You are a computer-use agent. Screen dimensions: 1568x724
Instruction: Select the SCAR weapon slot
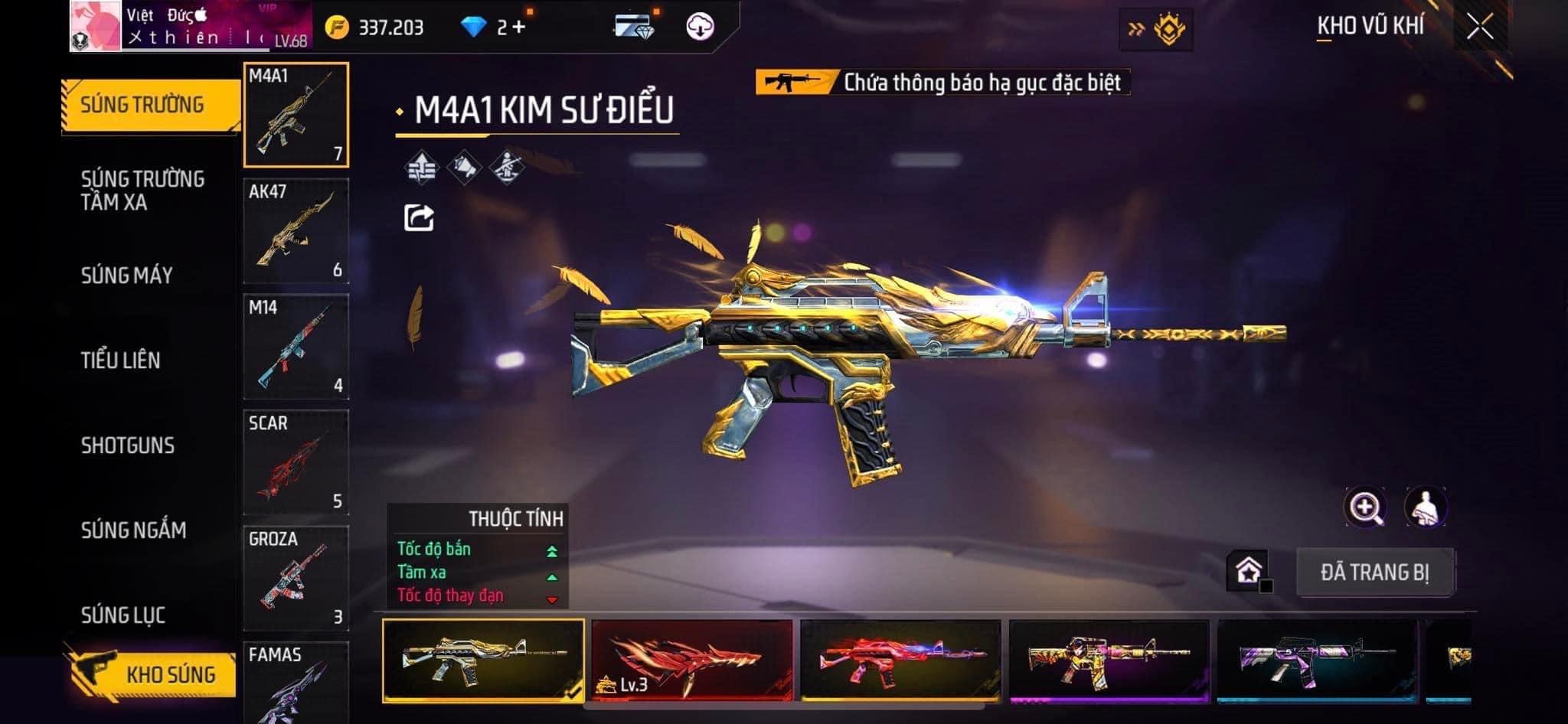coord(296,462)
